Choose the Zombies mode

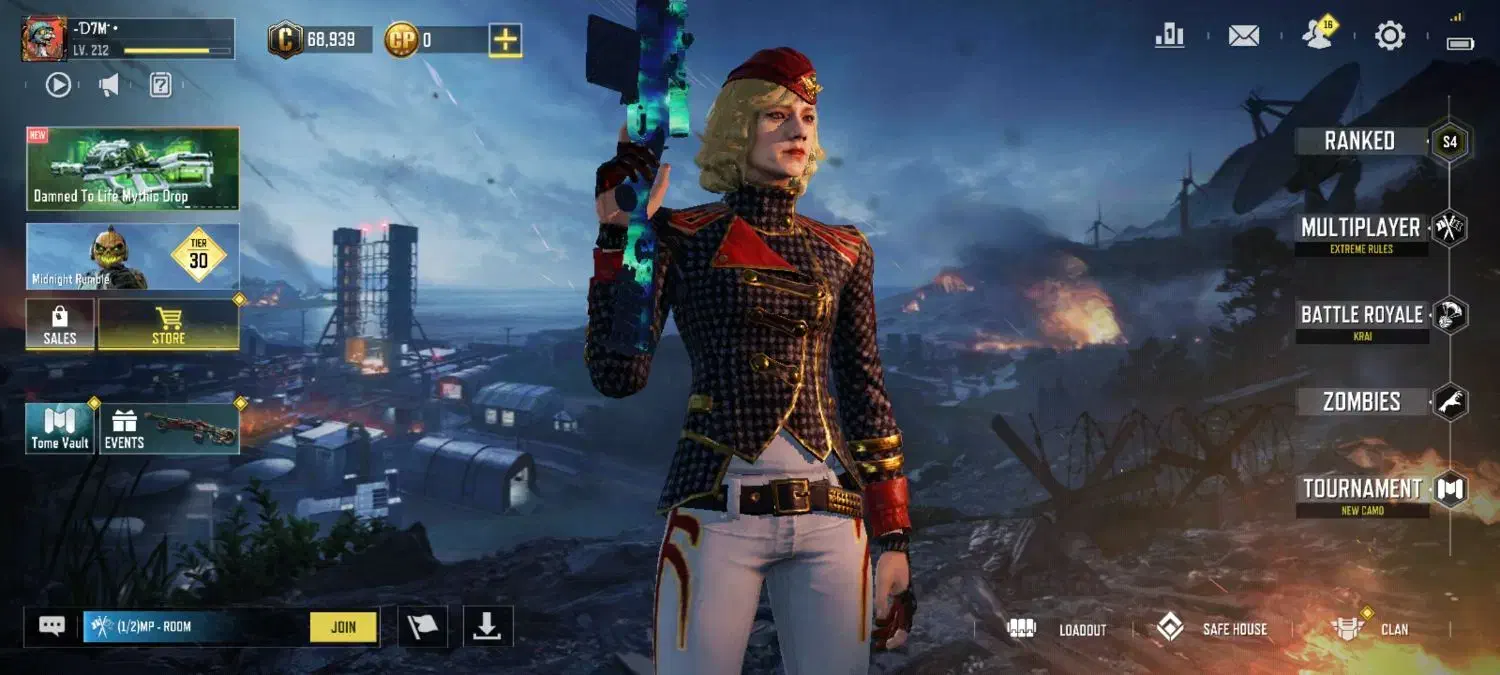click(1361, 402)
